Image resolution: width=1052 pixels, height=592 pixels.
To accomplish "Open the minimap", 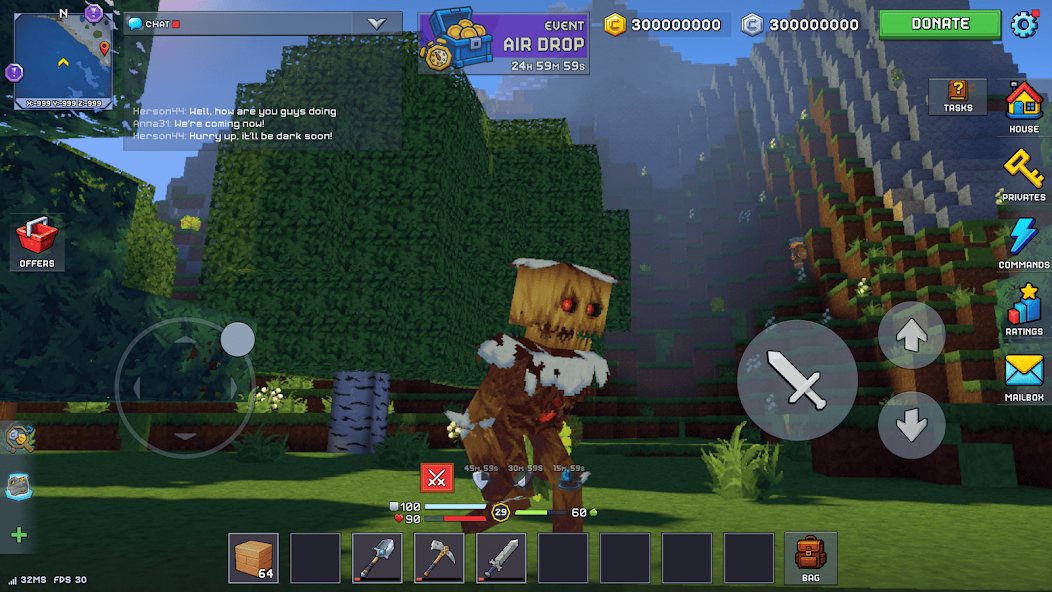I will (63, 60).
